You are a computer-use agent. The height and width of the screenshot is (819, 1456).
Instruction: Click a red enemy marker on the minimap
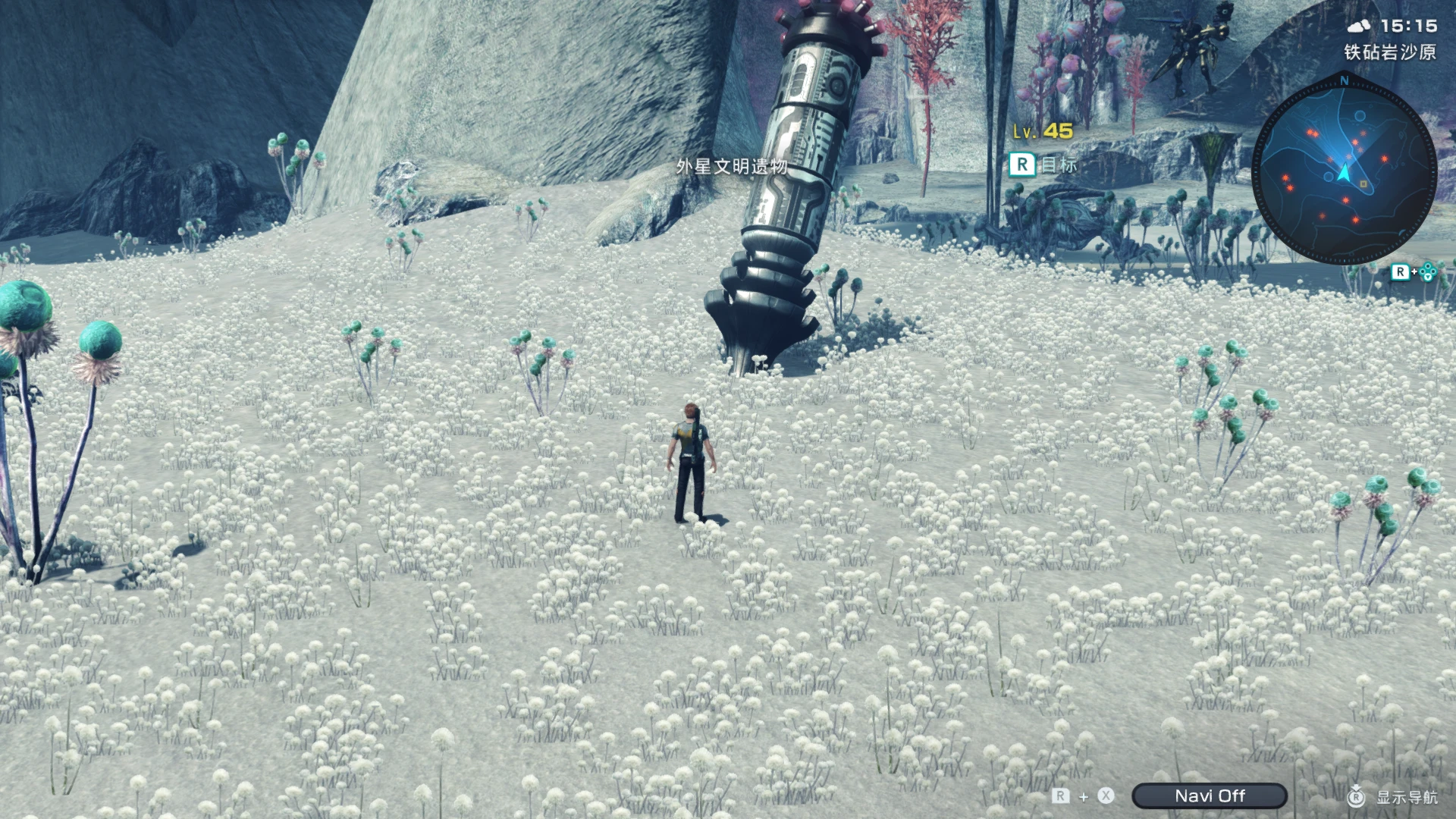click(x=1385, y=159)
